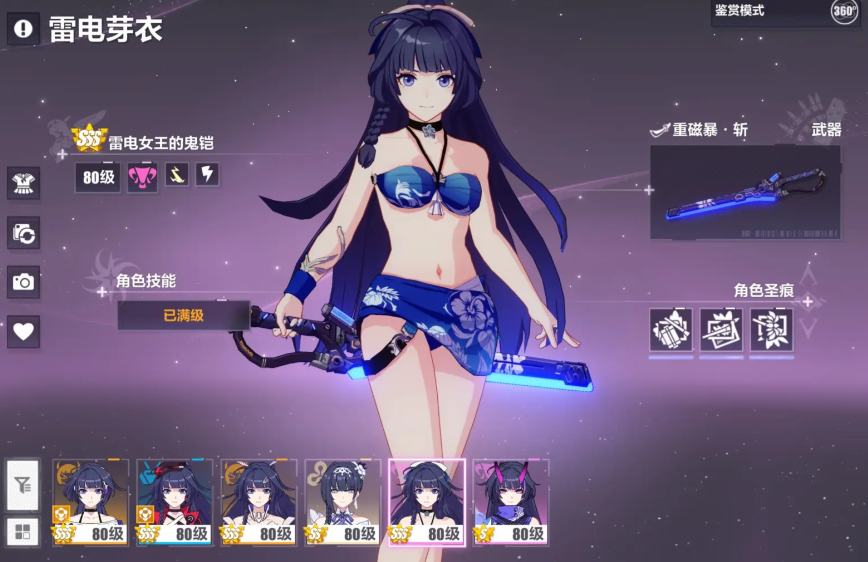Image resolution: width=868 pixels, height=562 pixels.
Task: Click the heart favorite icon
Action: coord(23,332)
